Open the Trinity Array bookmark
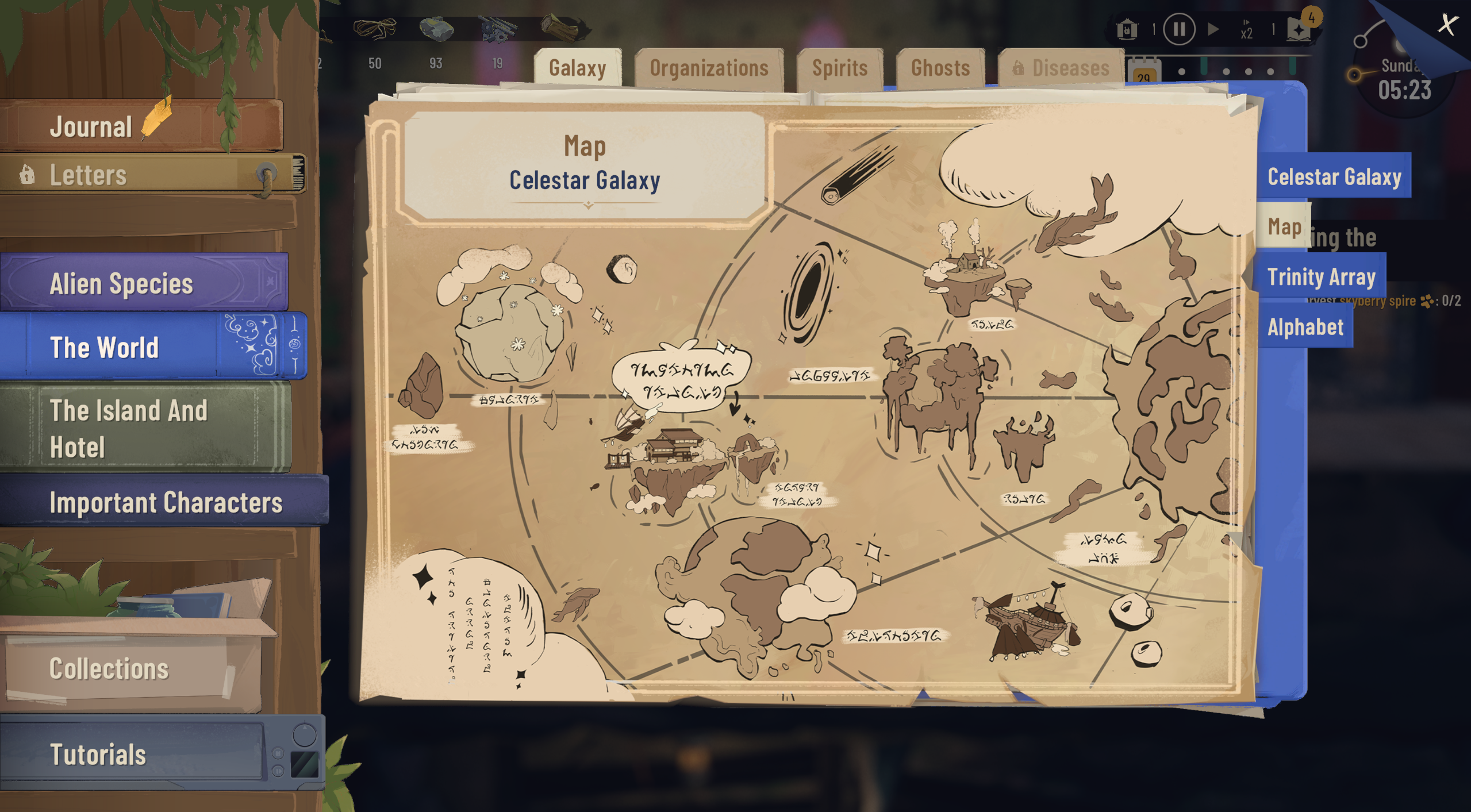This screenshot has width=1471, height=812. [x=1321, y=277]
